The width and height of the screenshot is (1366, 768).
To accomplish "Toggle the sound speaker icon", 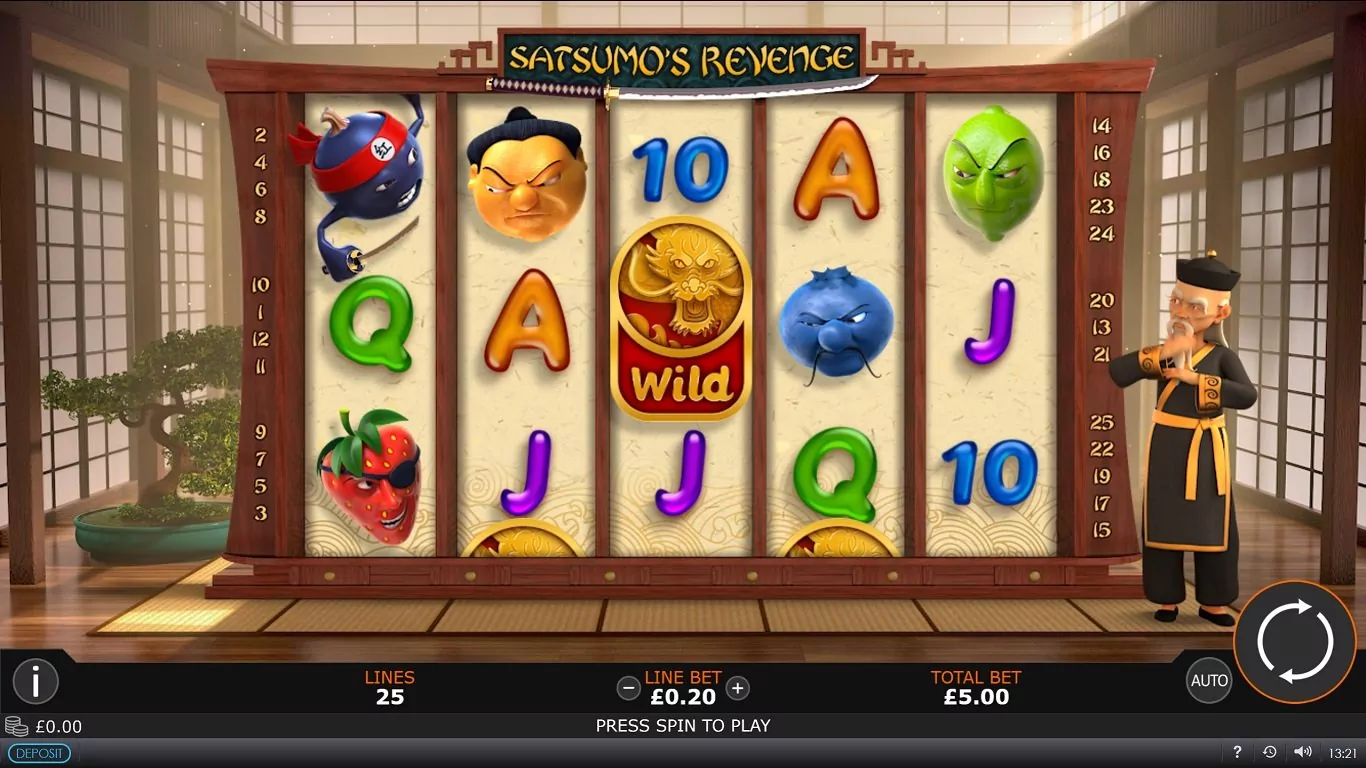I will (1302, 752).
